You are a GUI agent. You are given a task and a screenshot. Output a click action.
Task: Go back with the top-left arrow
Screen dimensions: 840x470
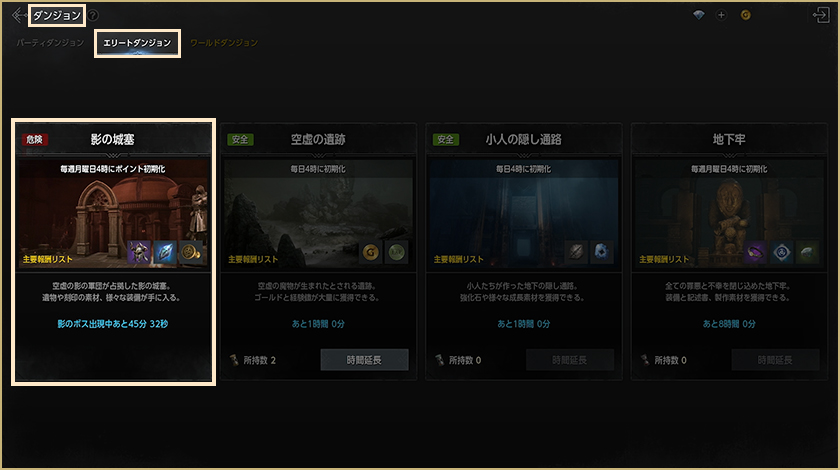(x=19, y=15)
